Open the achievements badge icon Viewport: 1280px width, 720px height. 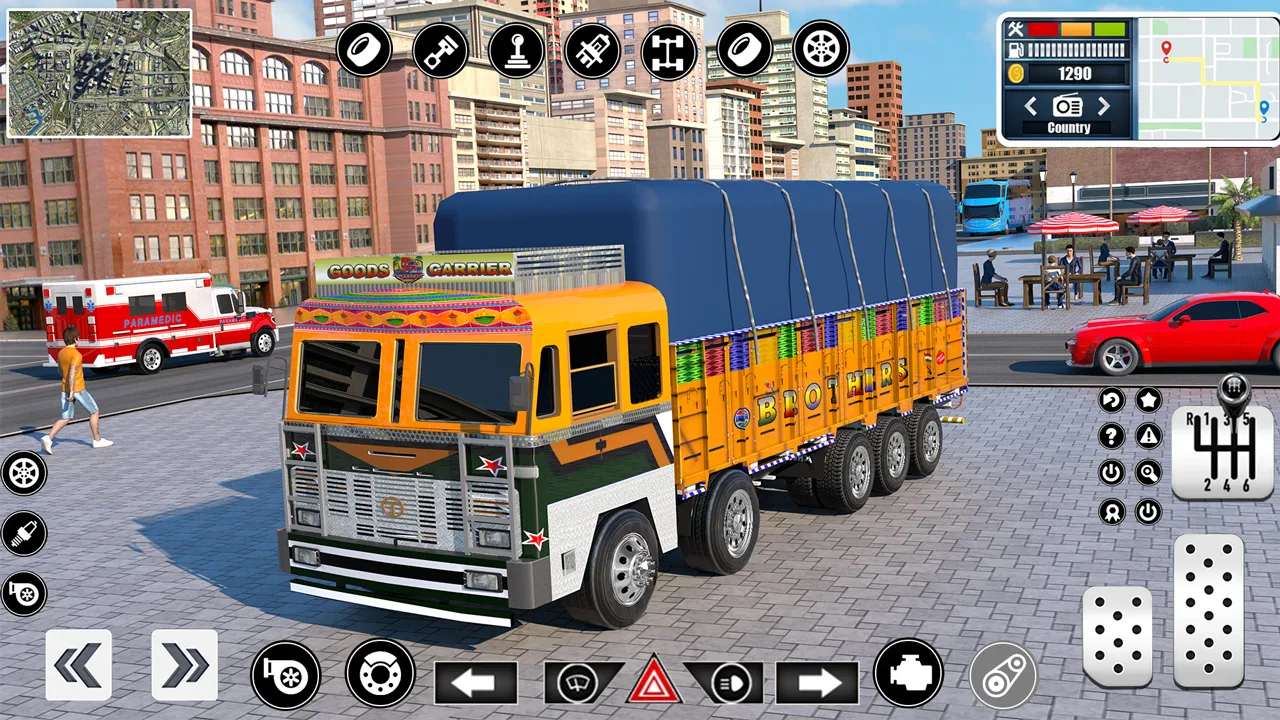click(x=1112, y=513)
